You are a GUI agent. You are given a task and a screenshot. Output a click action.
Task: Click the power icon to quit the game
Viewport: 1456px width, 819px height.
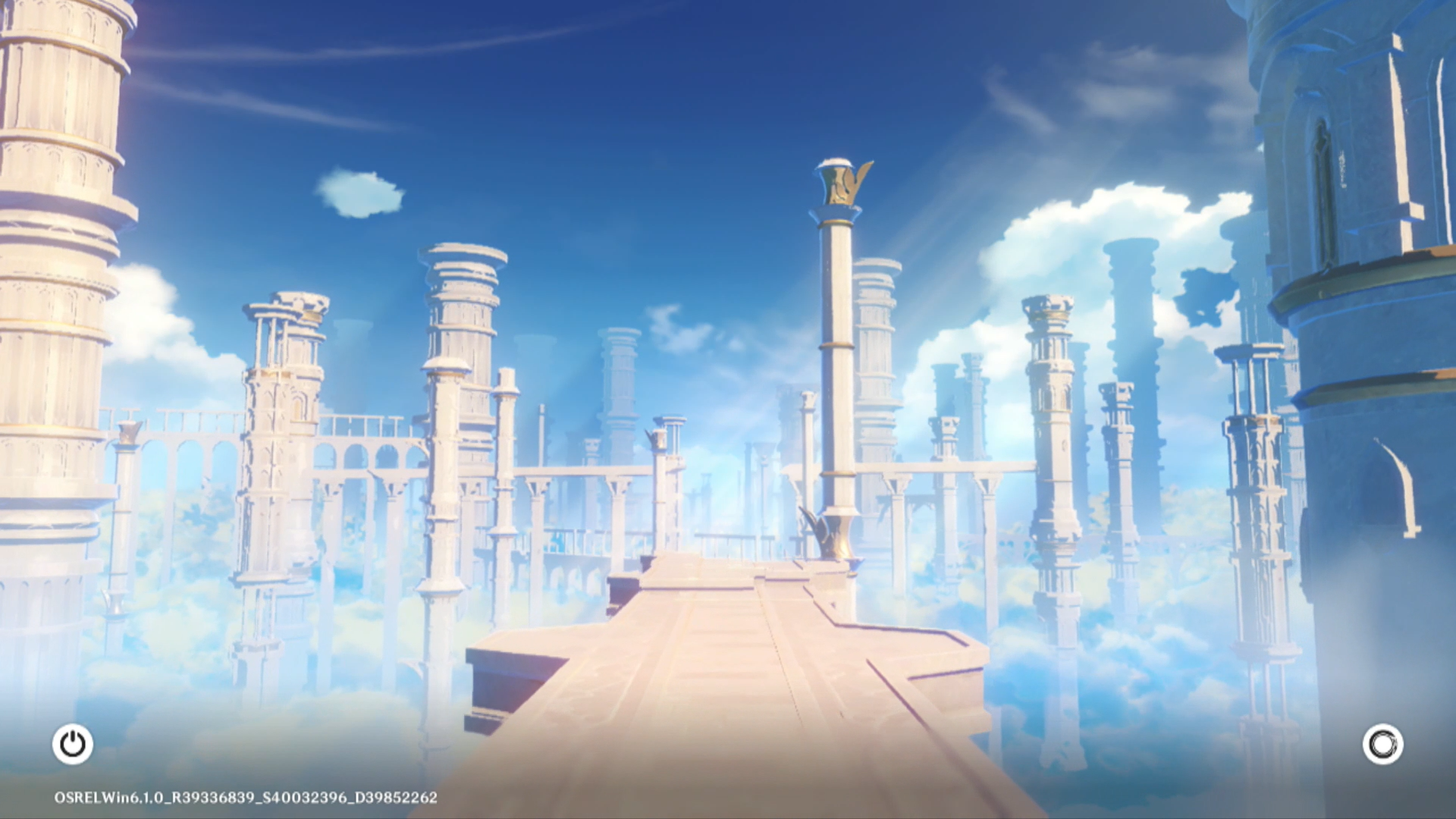(73, 744)
